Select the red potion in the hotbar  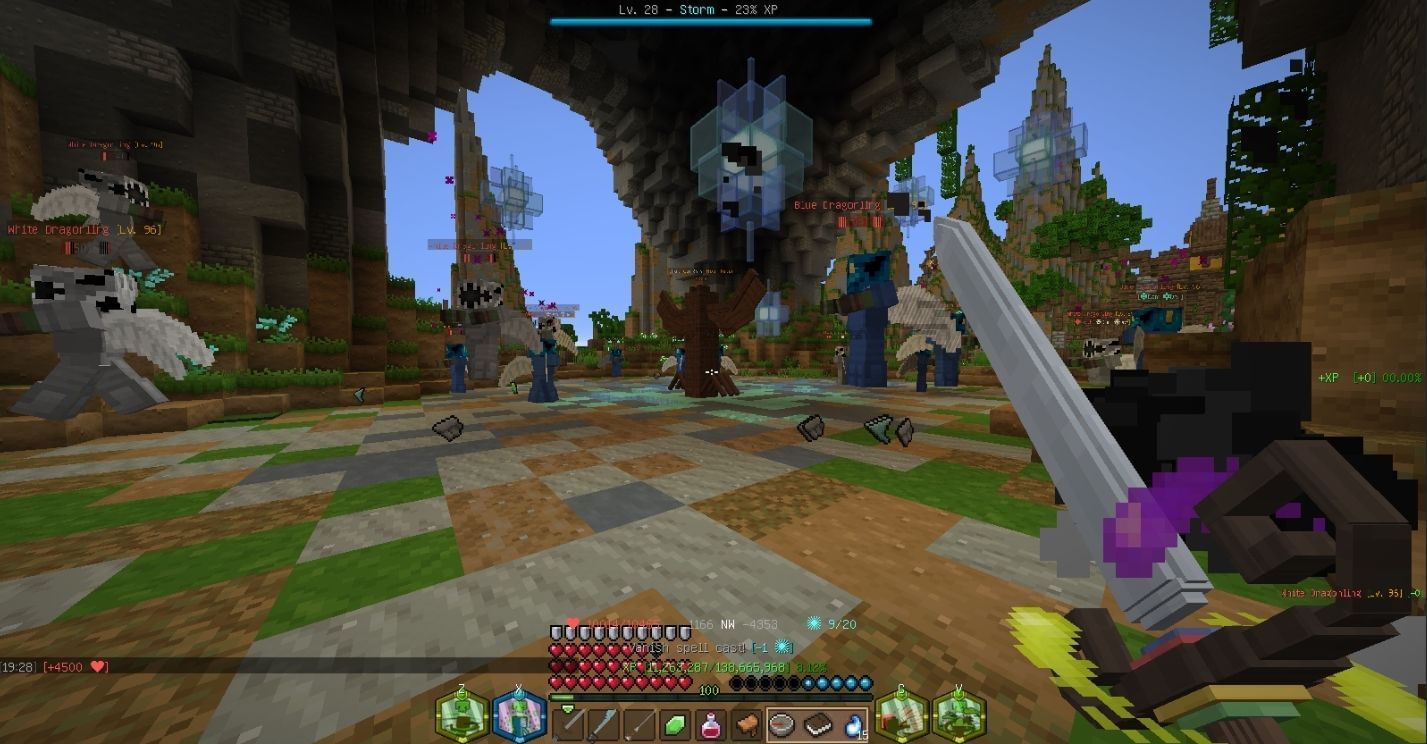coord(710,724)
